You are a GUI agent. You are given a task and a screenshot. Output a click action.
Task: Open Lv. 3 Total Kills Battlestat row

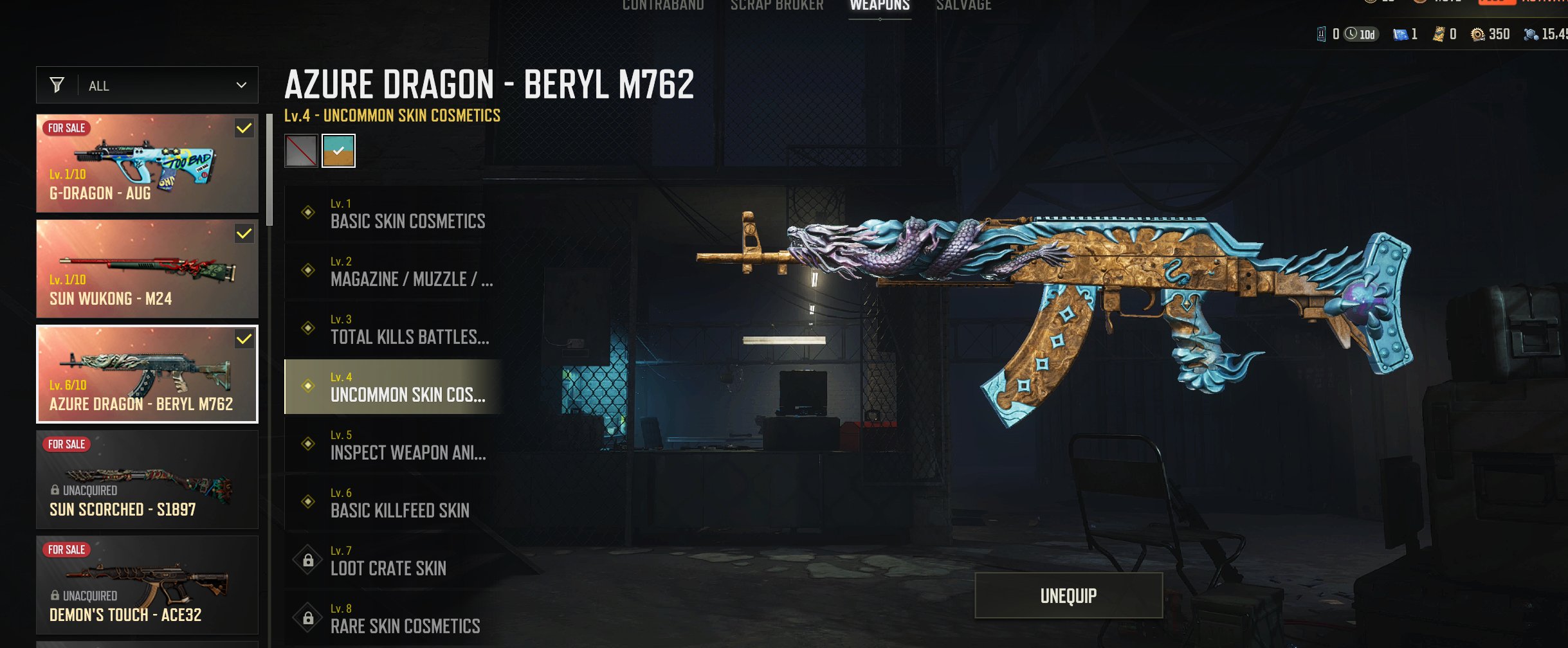click(392, 329)
